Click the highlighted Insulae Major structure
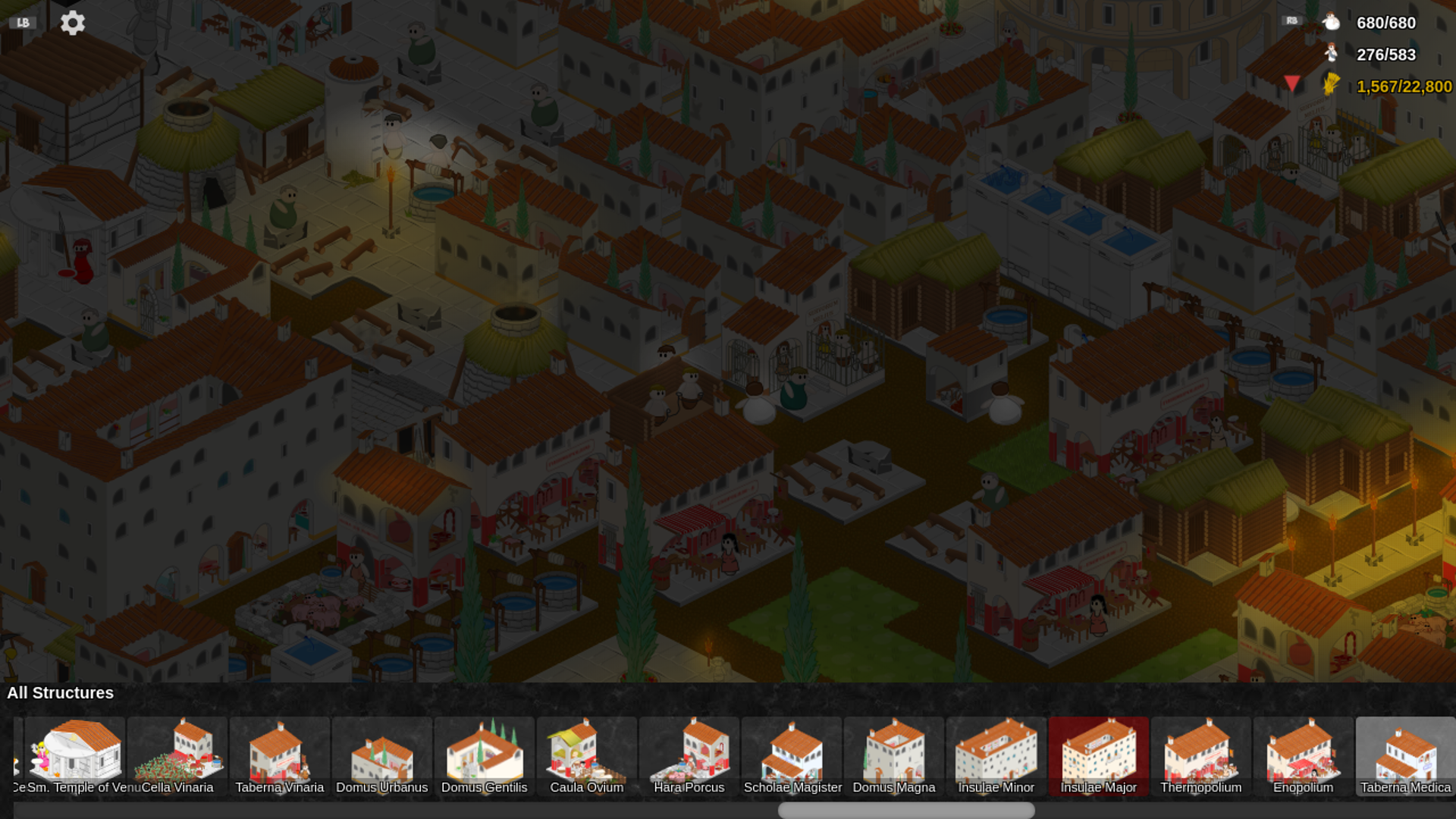 click(1099, 756)
